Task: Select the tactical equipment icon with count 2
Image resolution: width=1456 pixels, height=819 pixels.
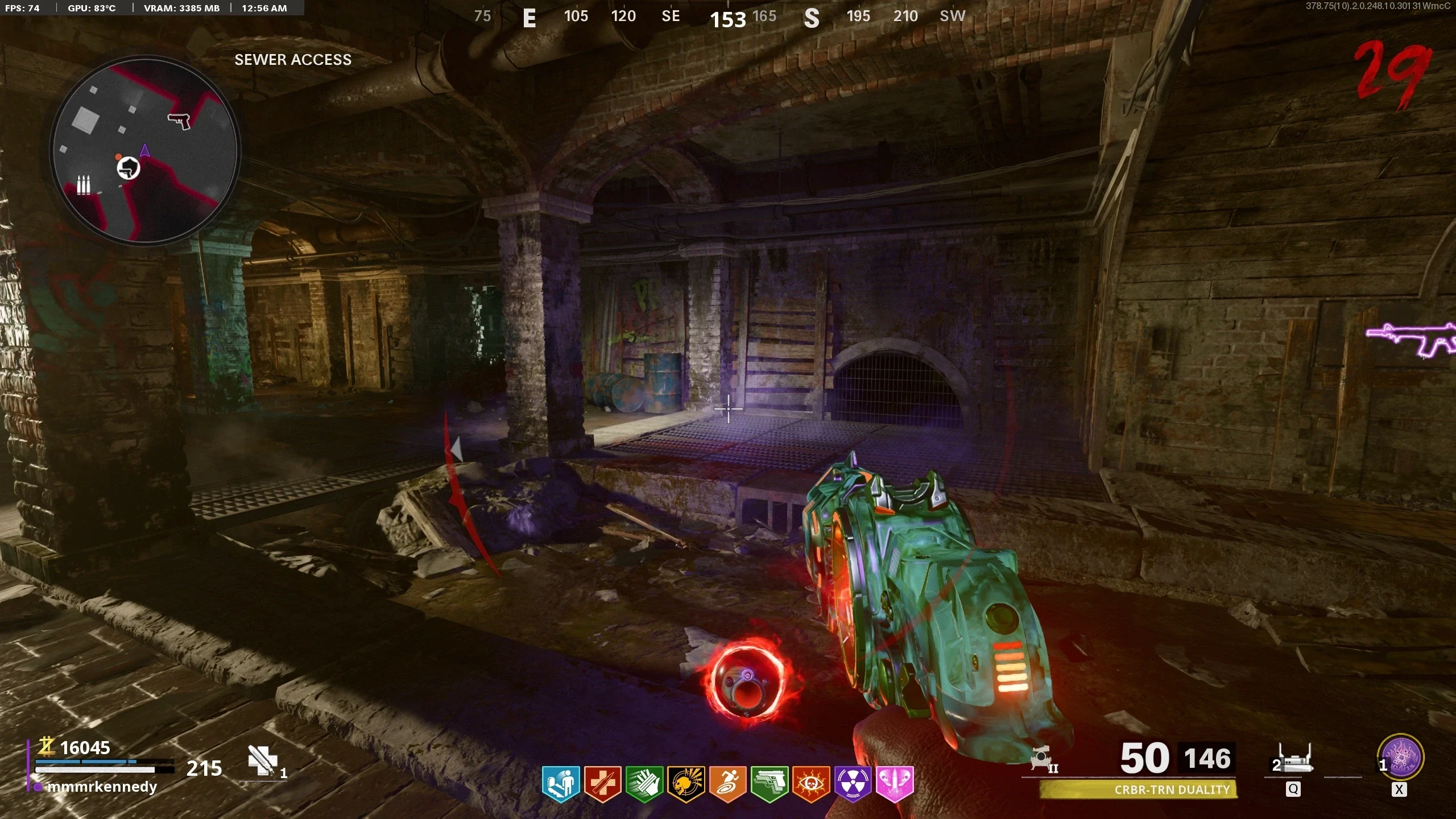Action: click(1294, 760)
